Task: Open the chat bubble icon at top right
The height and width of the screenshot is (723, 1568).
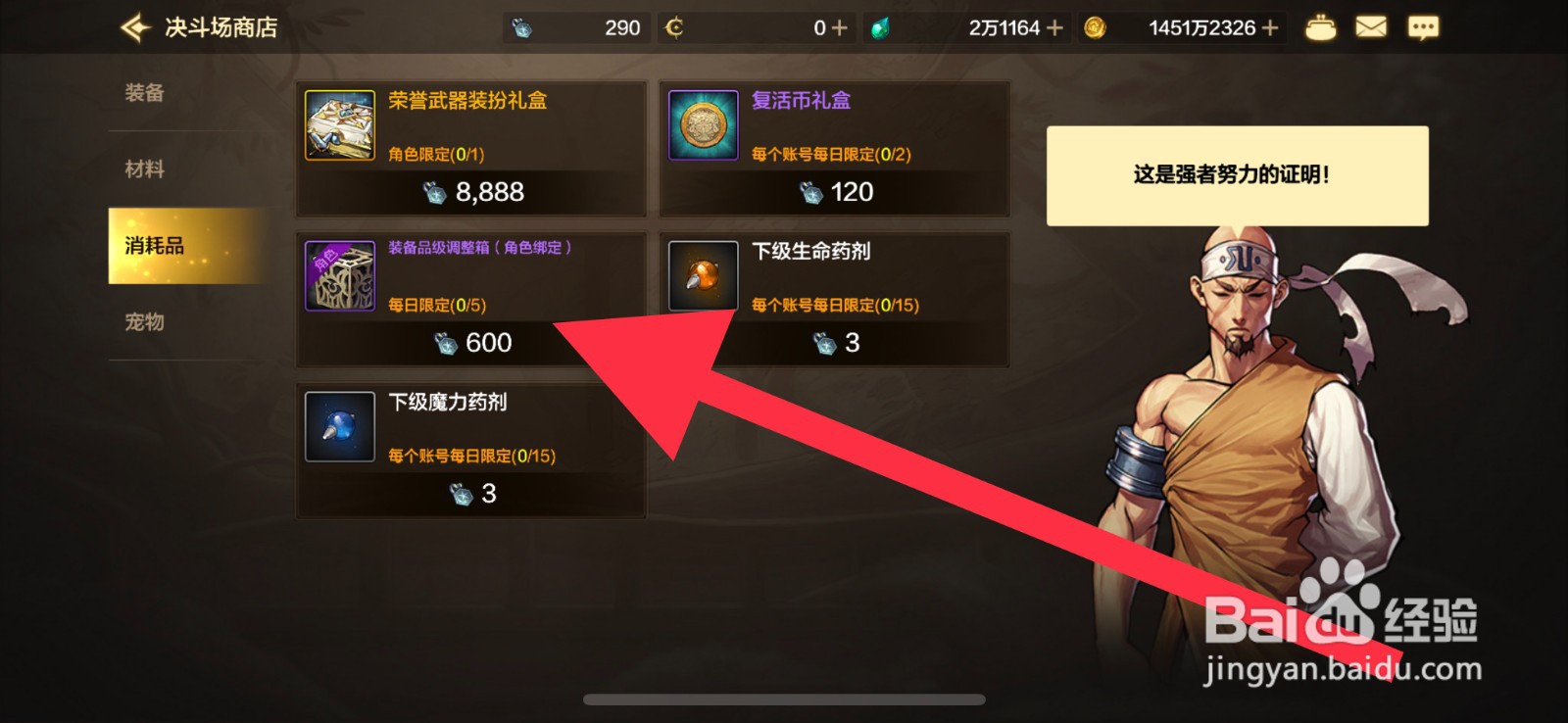Action: coord(1422,27)
